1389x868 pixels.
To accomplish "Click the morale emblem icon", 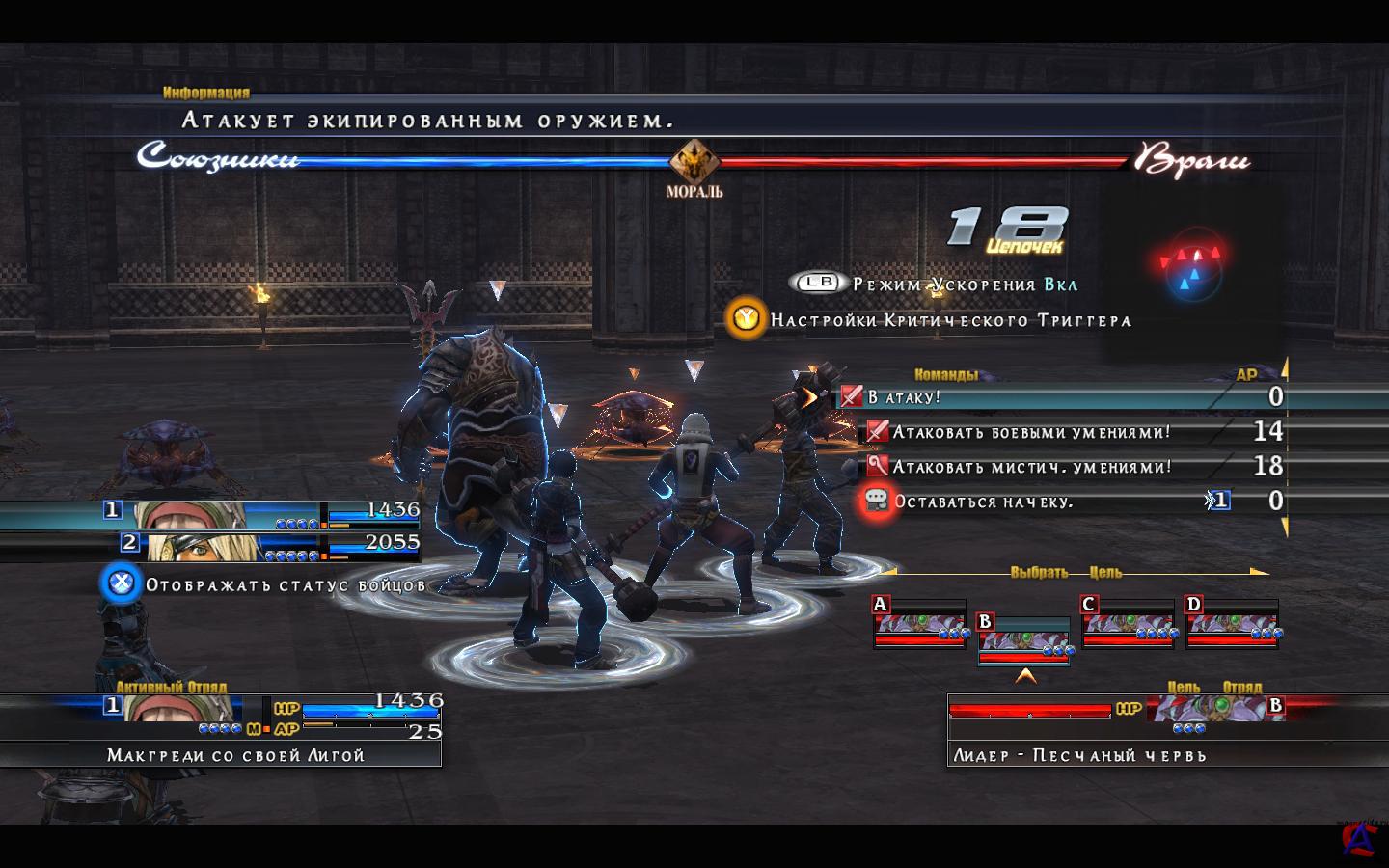I will point(694,161).
